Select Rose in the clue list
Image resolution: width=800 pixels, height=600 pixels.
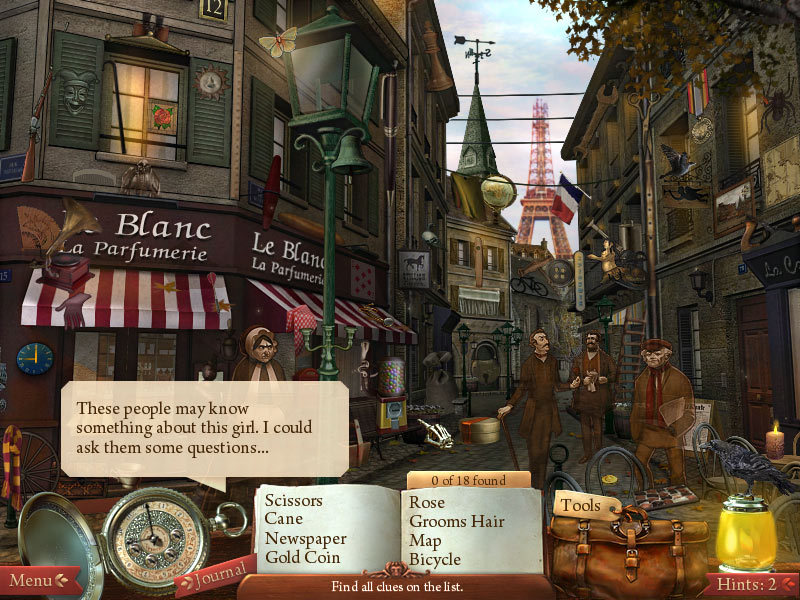[427, 502]
